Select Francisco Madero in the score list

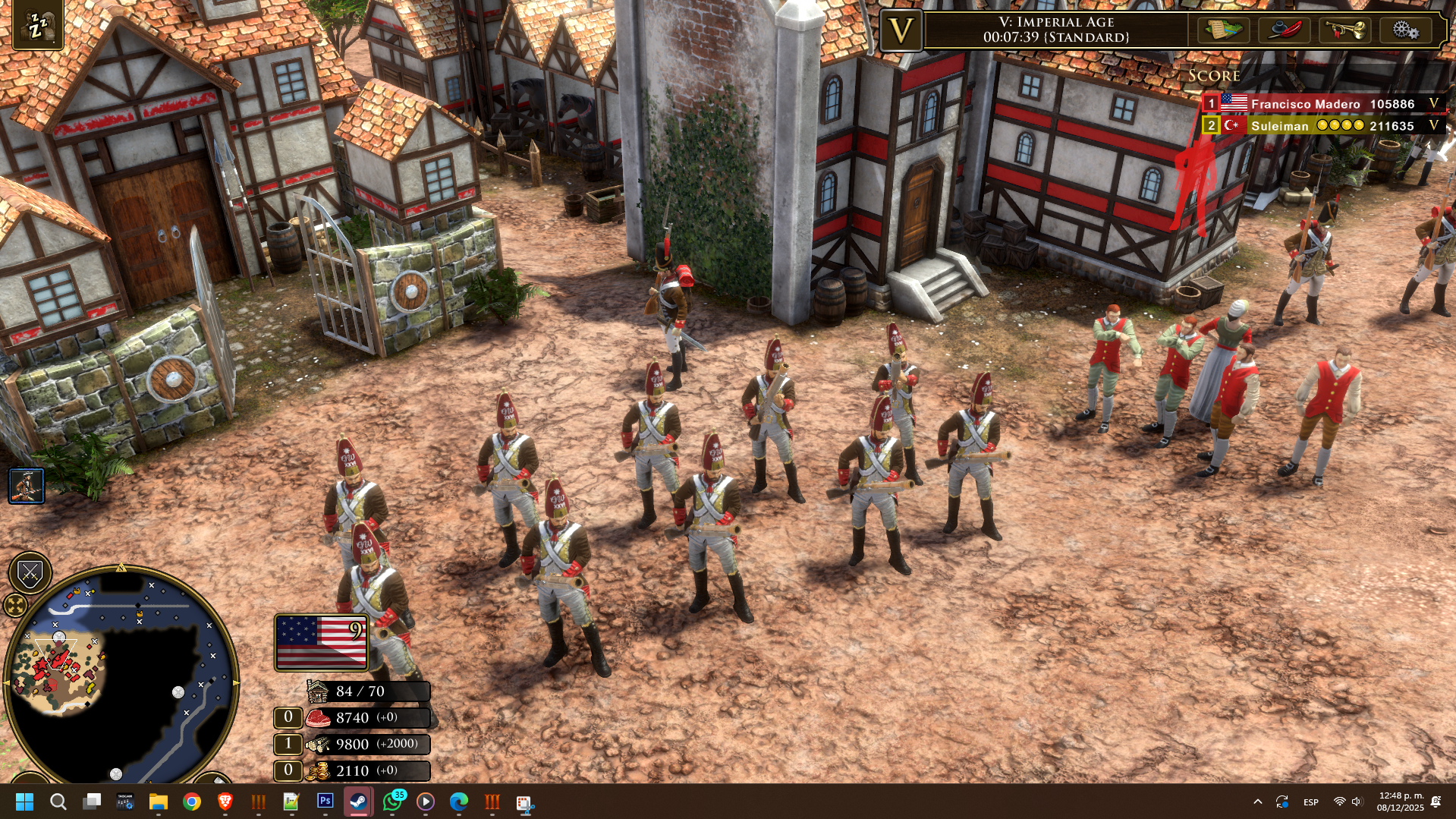click(x=1305, y=104)
